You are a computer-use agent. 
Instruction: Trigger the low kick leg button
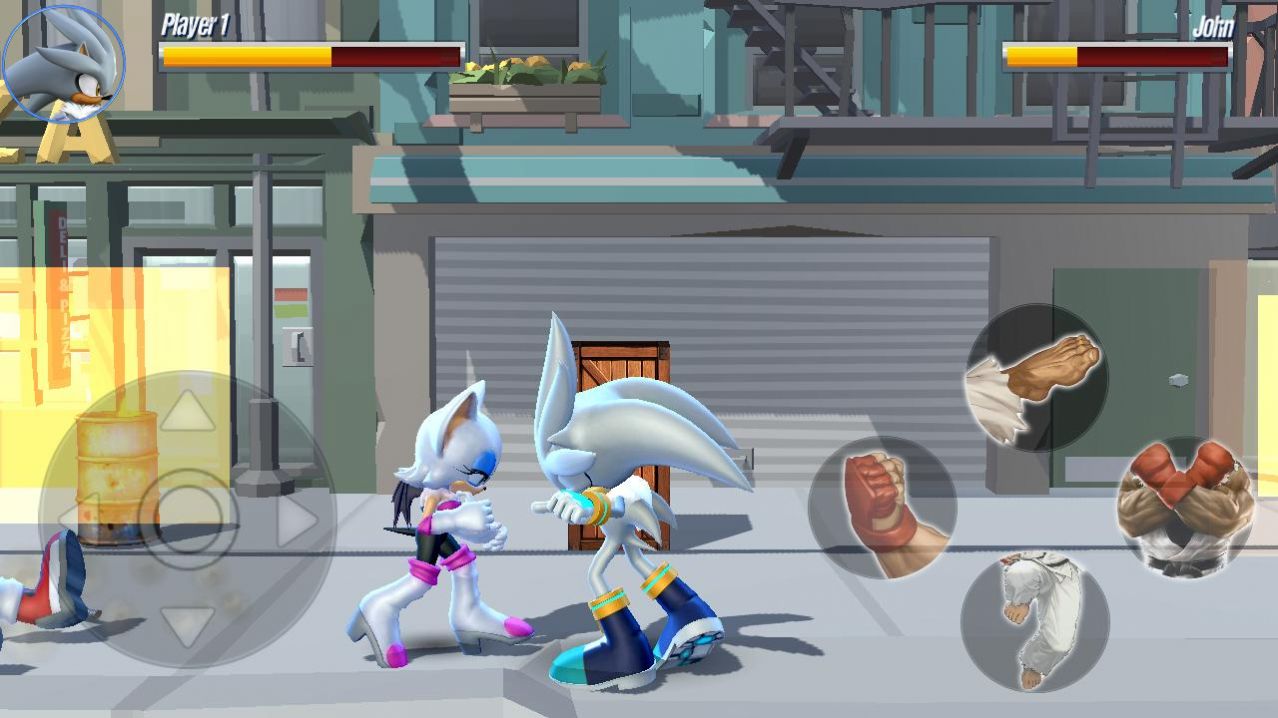pyautogui.click(x=1034, y=621)
